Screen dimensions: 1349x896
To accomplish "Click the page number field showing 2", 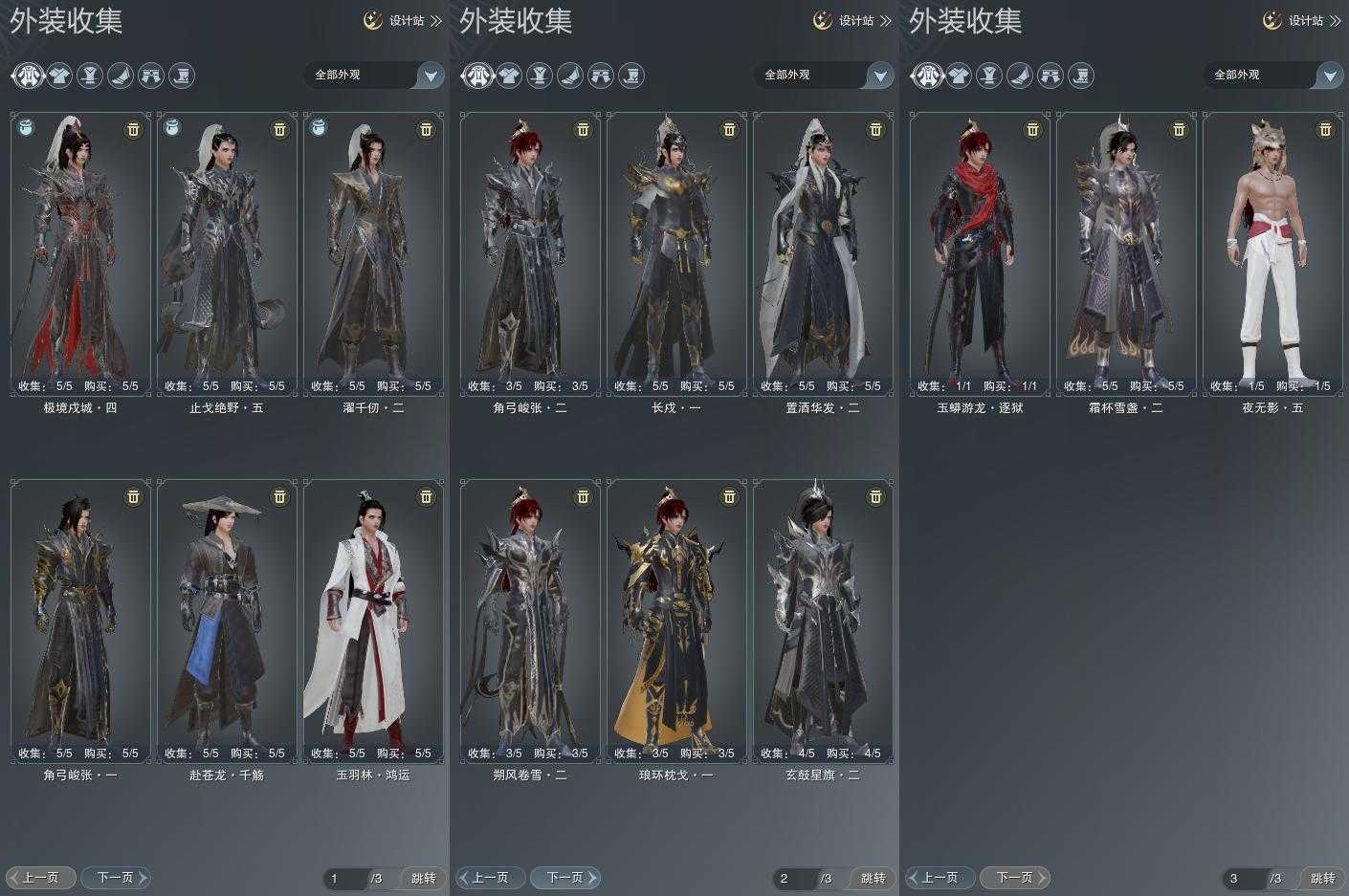I will click(793, 878).
